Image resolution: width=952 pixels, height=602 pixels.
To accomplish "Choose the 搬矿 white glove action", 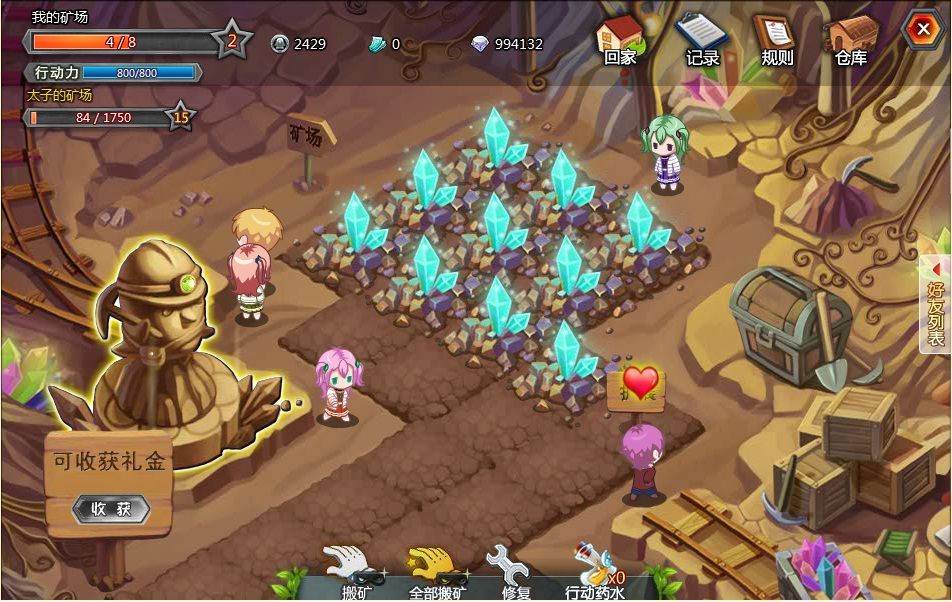I will pyautogui.click(x=355, y=571).
